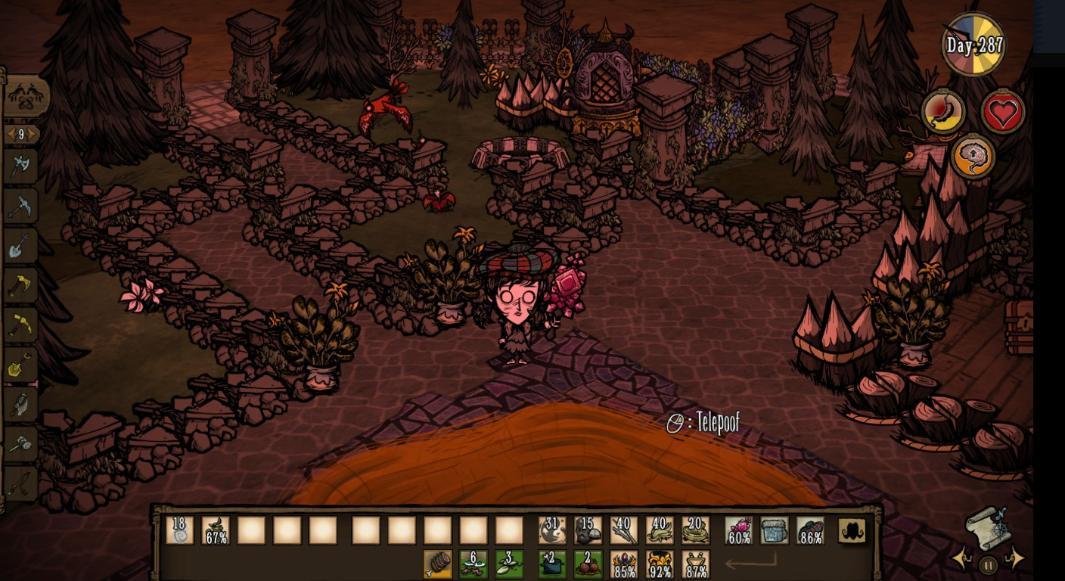Choose the hammer crafting recipe
This screenshot has height=581, width=1065.
21,444
